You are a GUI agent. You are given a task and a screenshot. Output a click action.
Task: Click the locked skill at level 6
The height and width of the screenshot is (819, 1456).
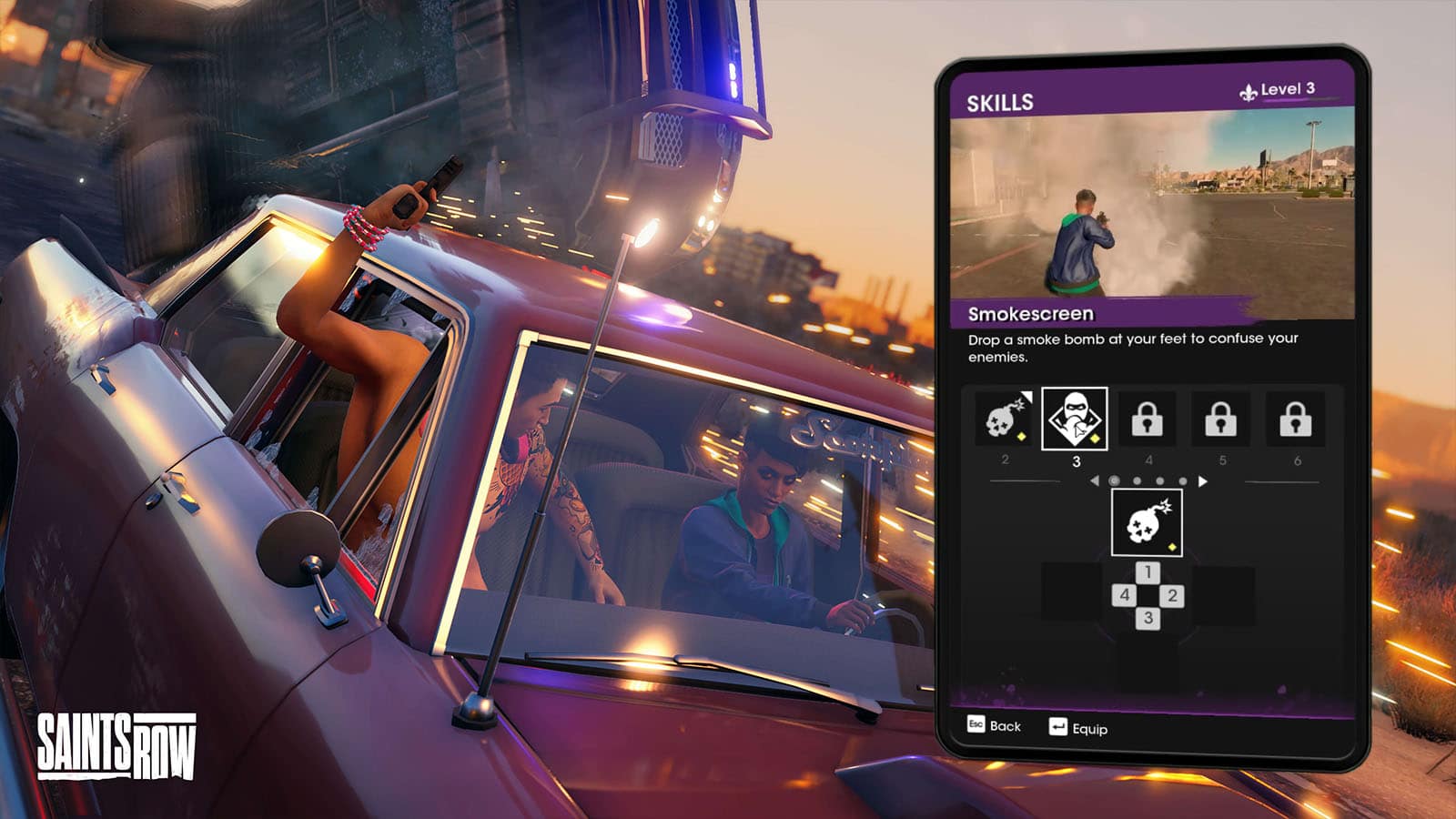pos(1296,420)
